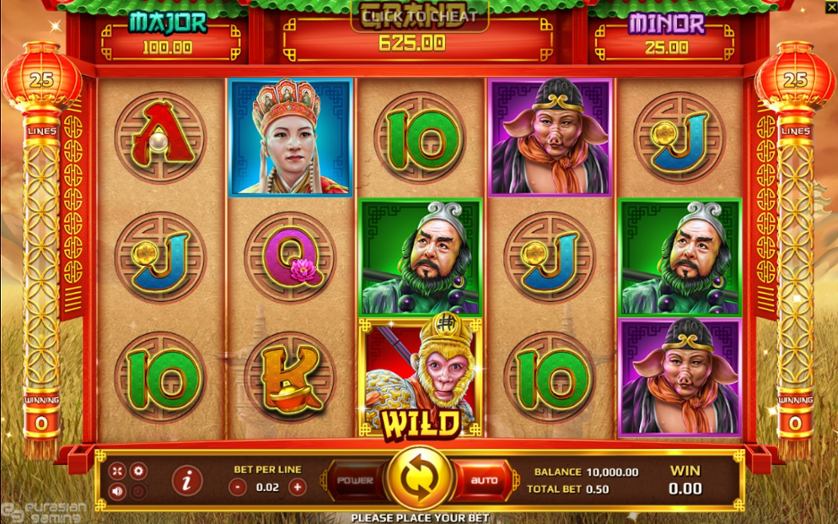Toggle fullscreen mode icon
Image resolution: width=838 pixels, height=524 pixels.
click(118, 471)
